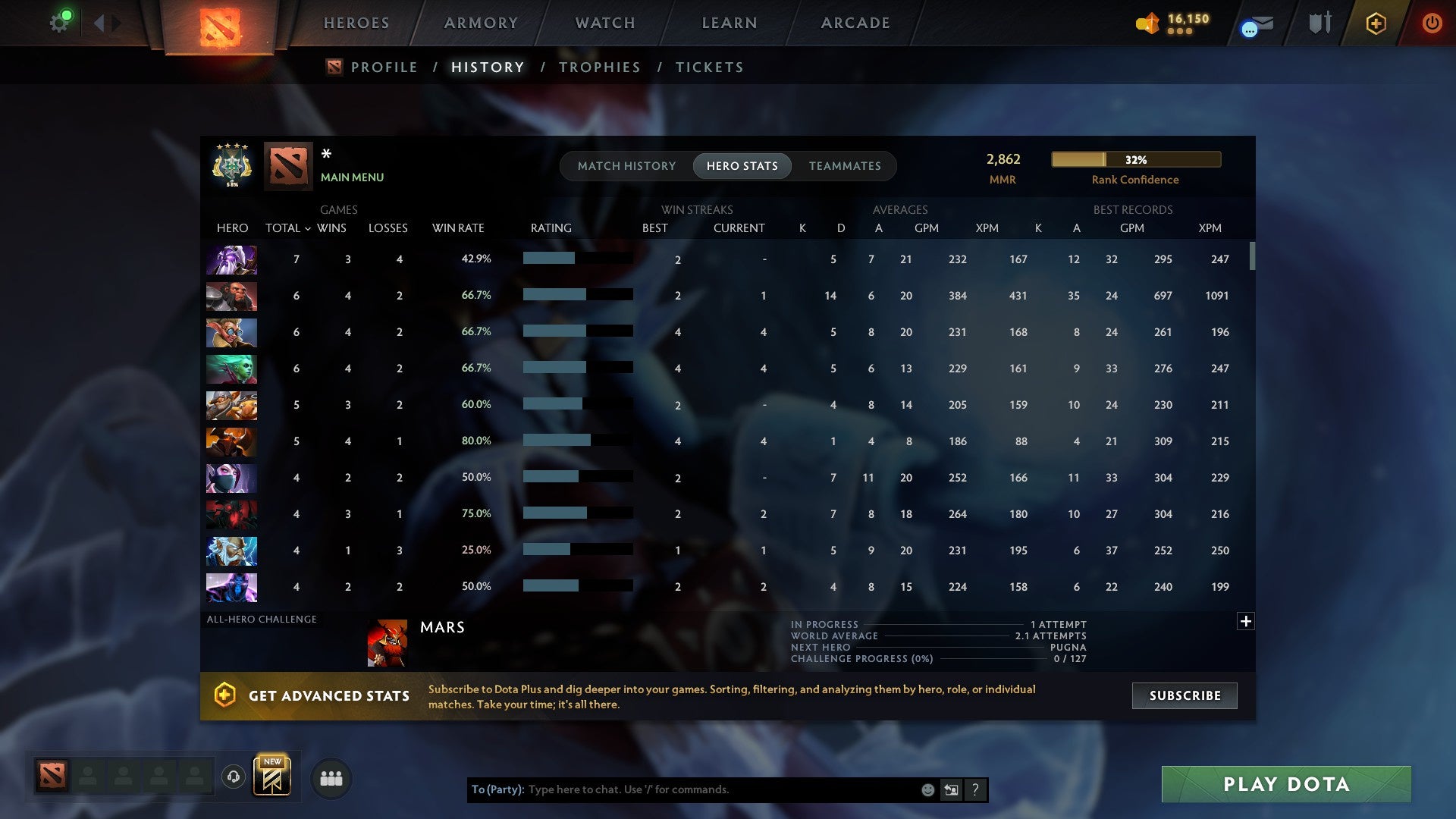The width and height of the screenshot is (1456, 819).
Task: Open the shield and sword loadout icon
Action: pyautogui.click(x=1319, y=23)
